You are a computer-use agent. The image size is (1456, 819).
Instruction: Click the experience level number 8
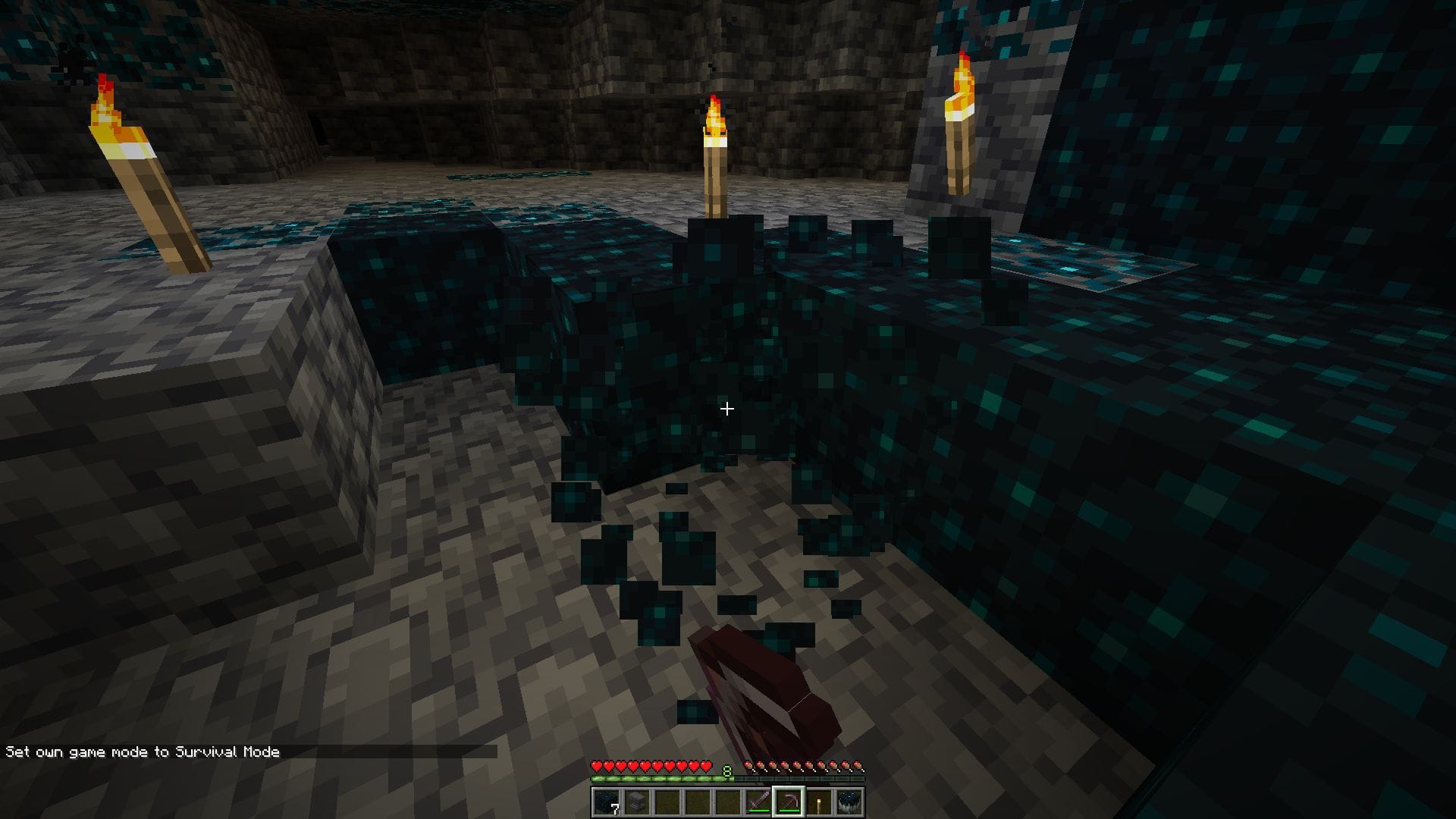tap(727, 769)
